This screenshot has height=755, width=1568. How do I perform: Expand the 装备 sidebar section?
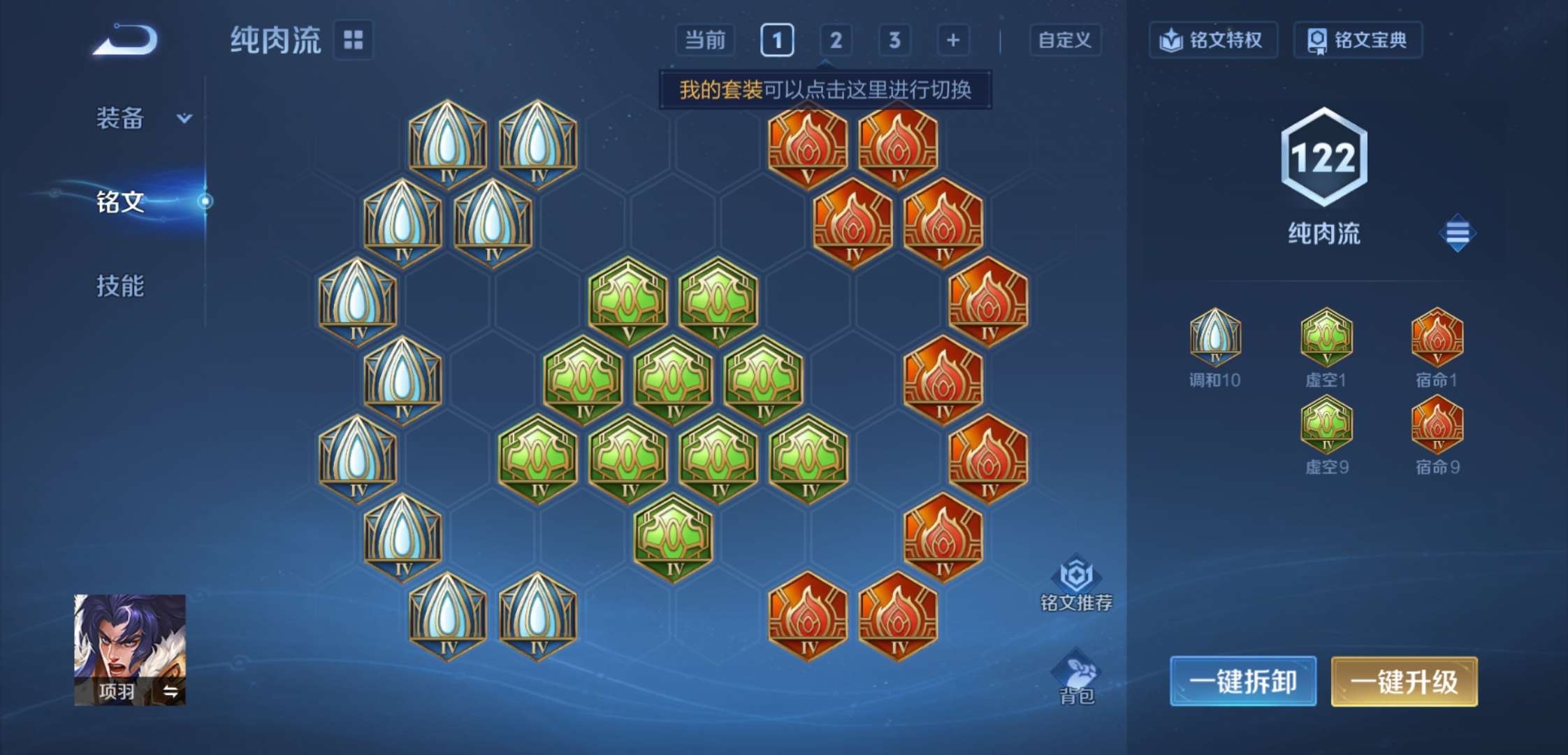140,119
